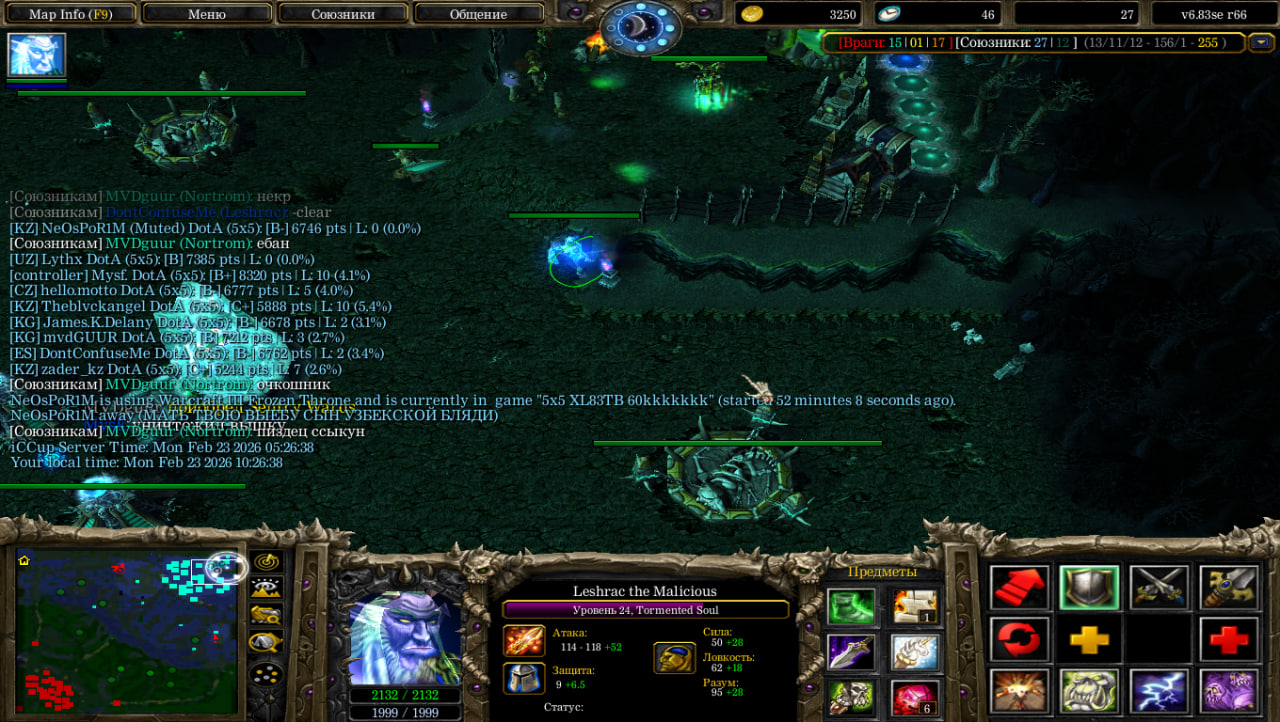Open the Меню button
The width and height of the screenshot is (1280, 722).
[x=207, y=14]
